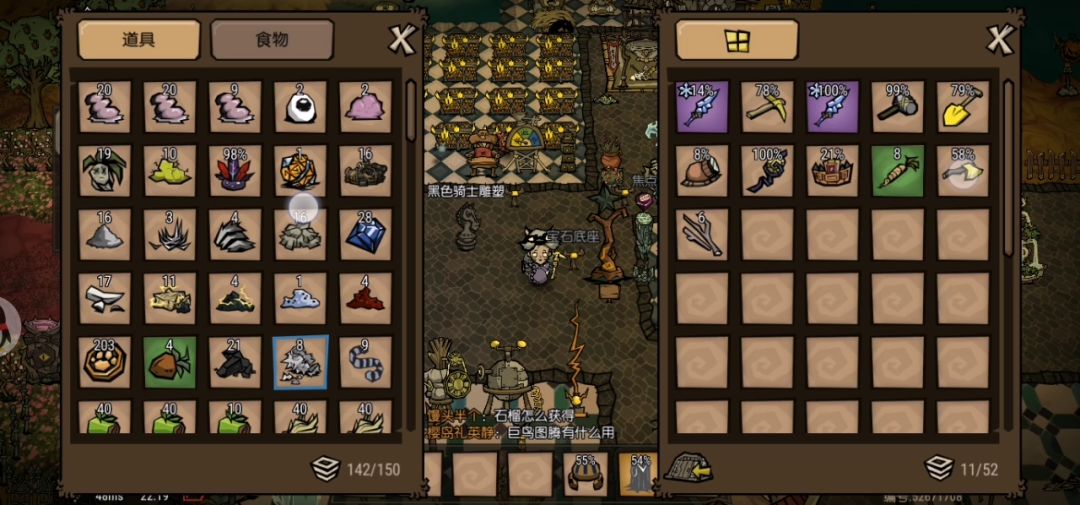Pick the blue gem stack of 28
This screenshot has width=1080, height=505.
pos(365,234)
